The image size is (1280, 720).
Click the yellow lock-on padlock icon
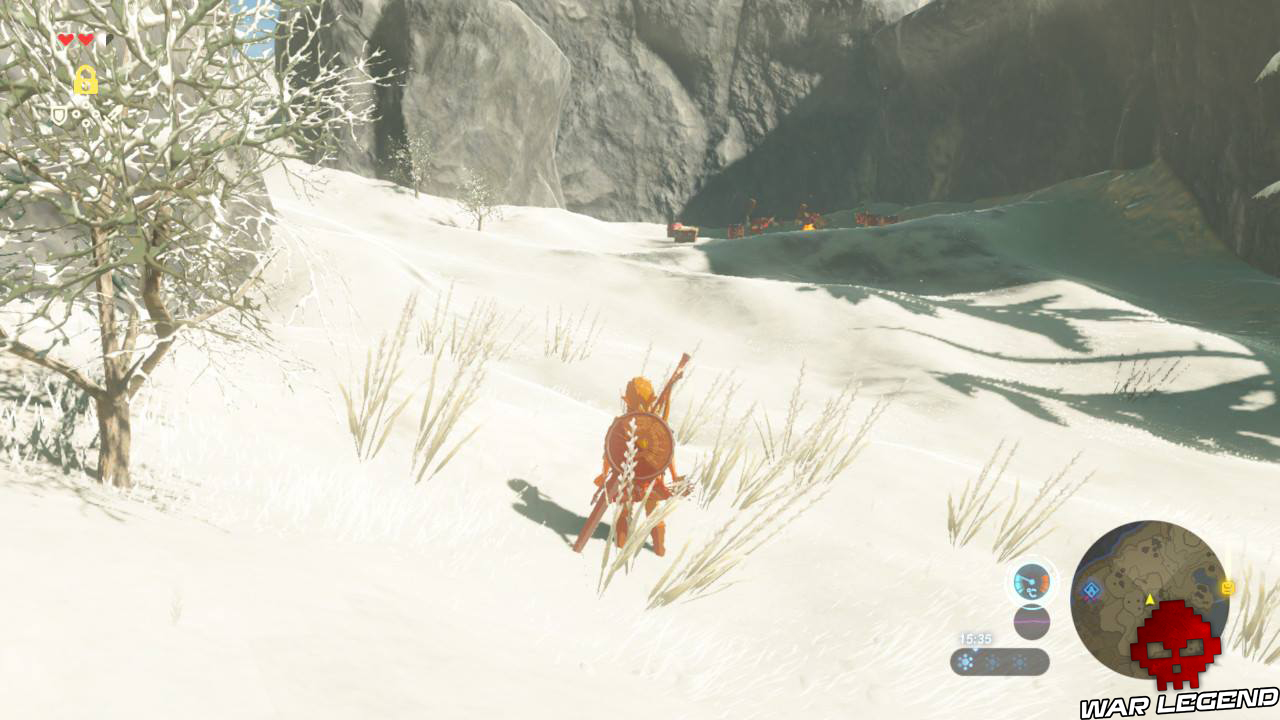[x=86, y=79]
